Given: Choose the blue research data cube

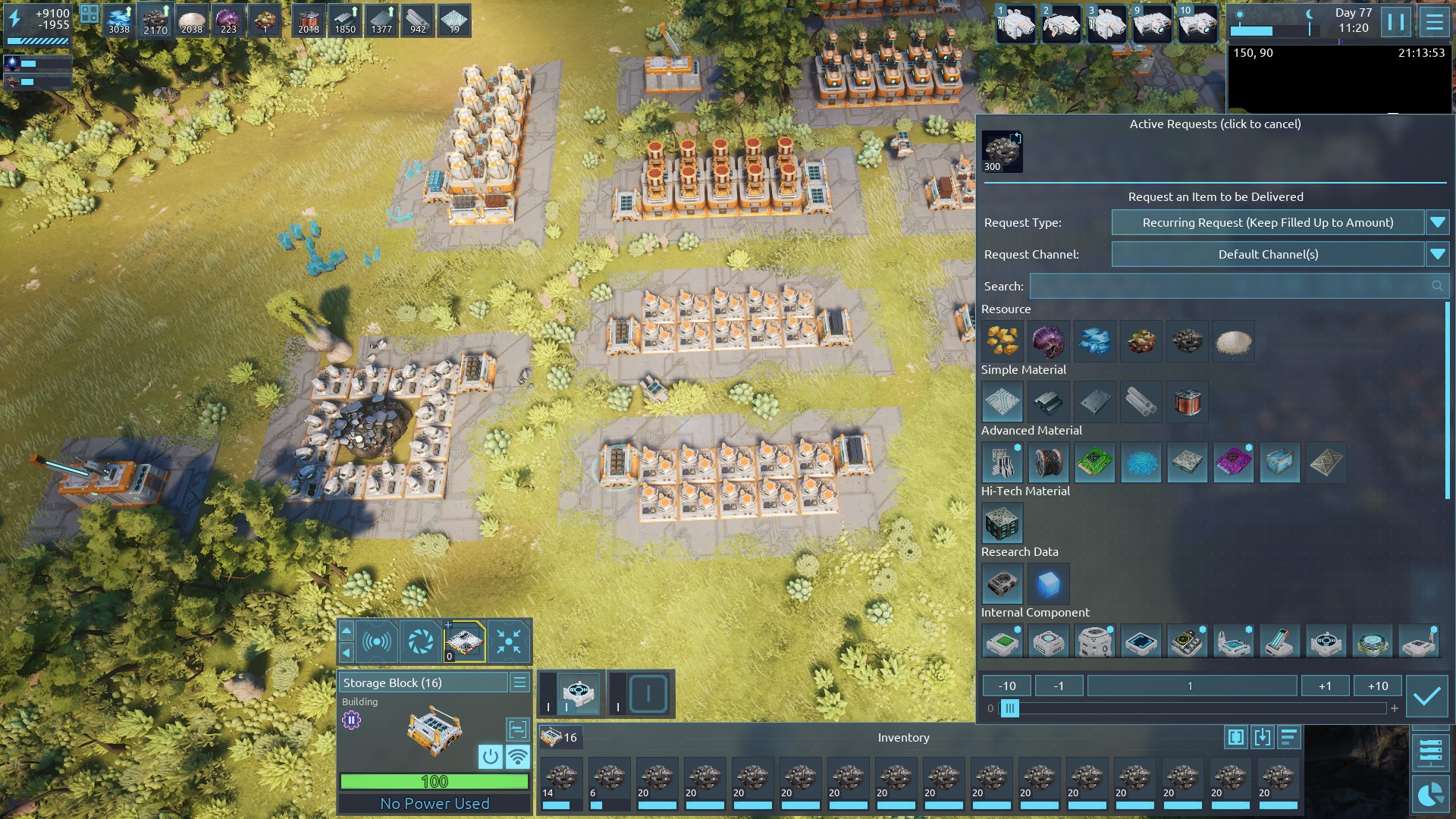Looking at the screenshot, I should [x=1048, y=584].
